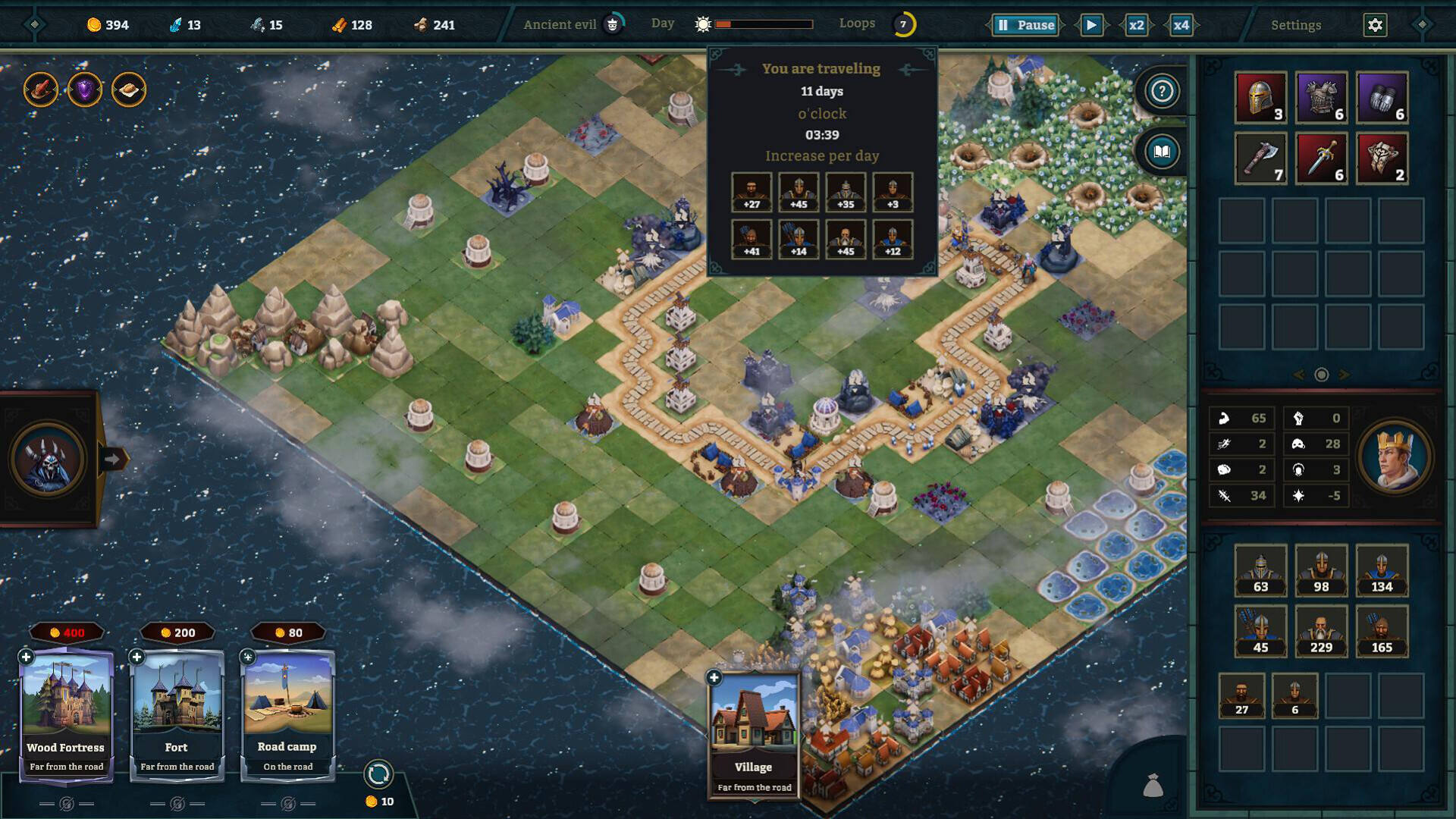The image size is (1456, 819).
Task: Activate the purple shield ability icon
Action: (x=85, y=90)
